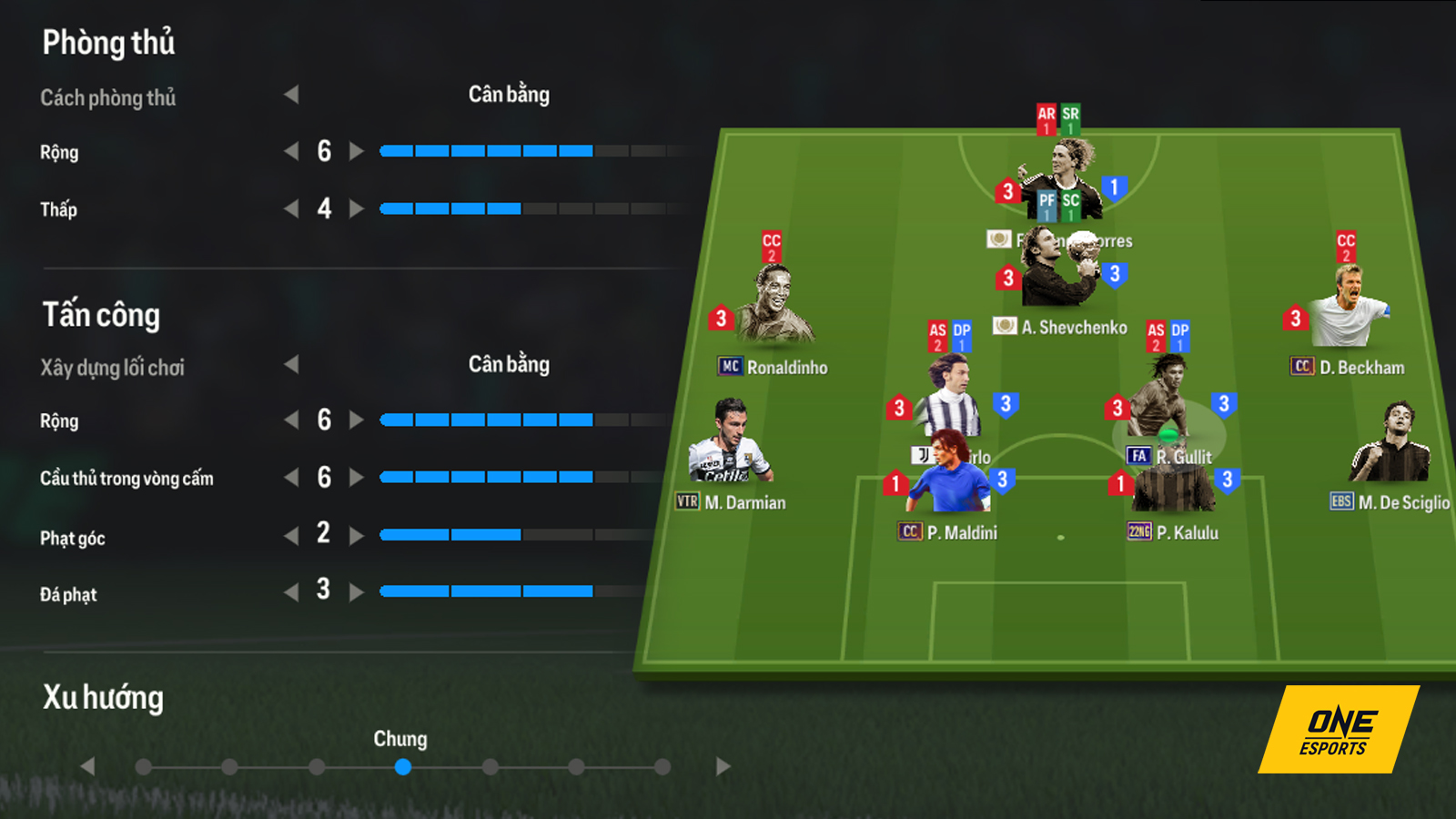This screenshot has height=819, width=1456.
Task: Select the Chung tab under Xu hướng
Action: (x=403, y=767)
